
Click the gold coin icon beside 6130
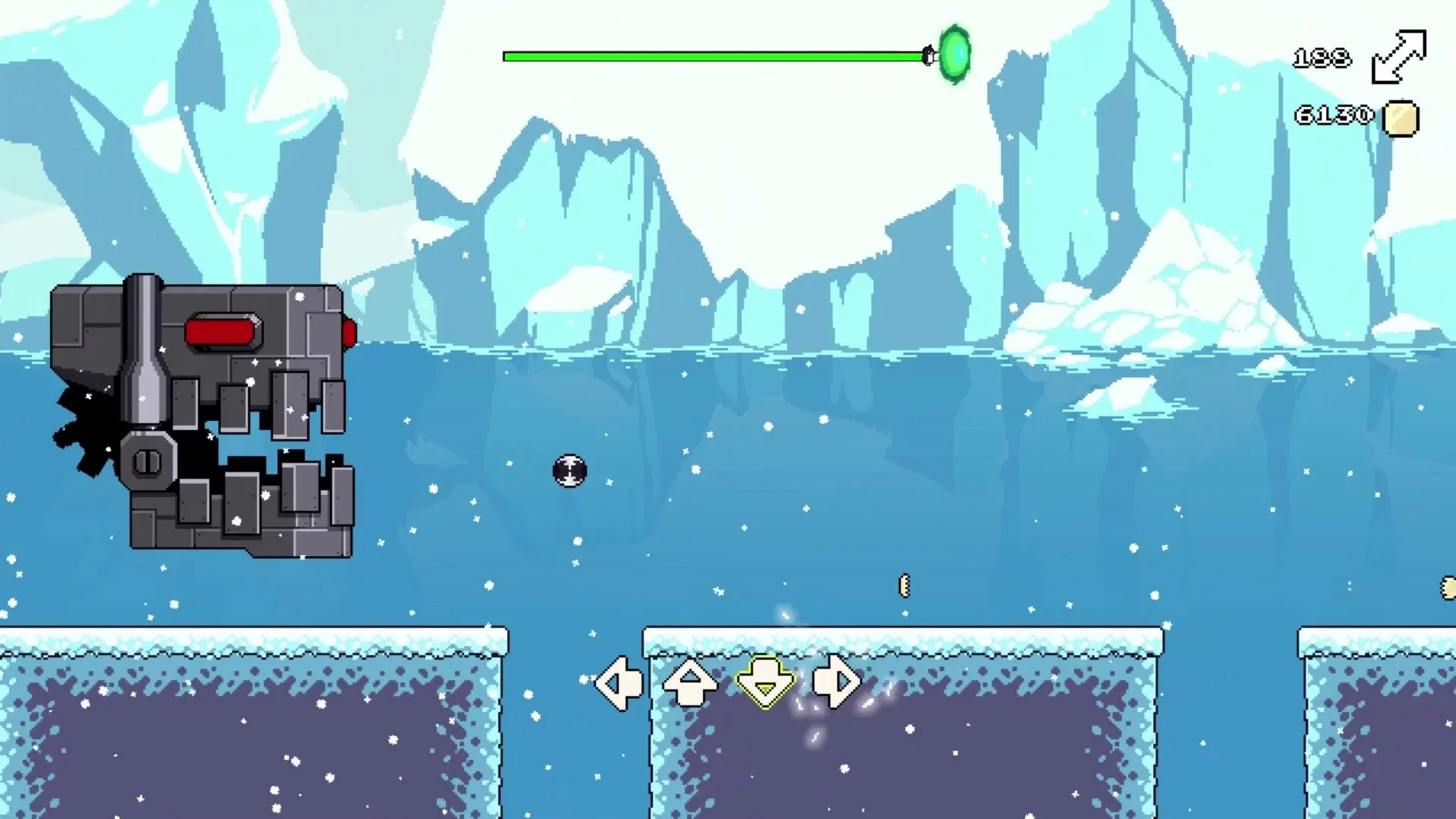(x=1401, y=116)
